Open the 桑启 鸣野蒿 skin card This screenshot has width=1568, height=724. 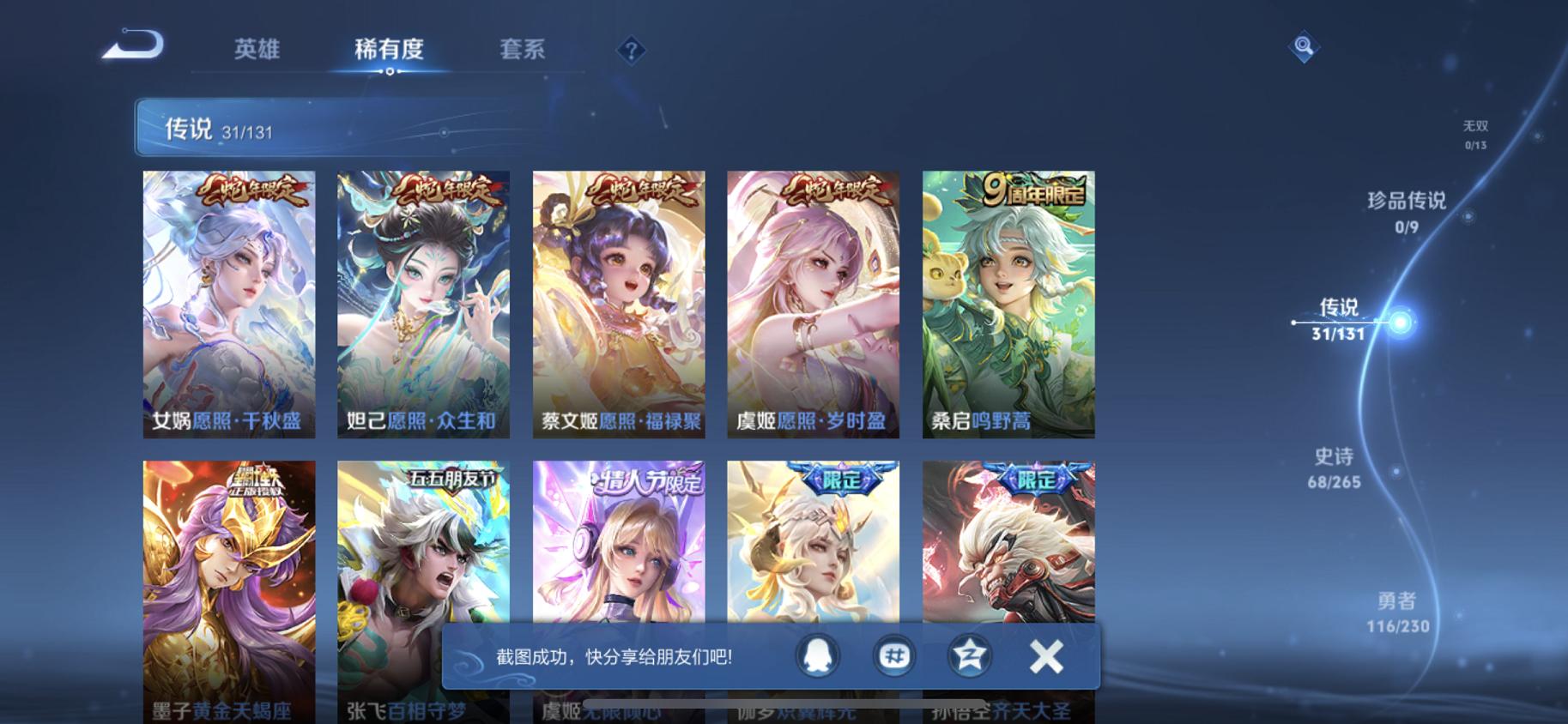pos(1008,305)
